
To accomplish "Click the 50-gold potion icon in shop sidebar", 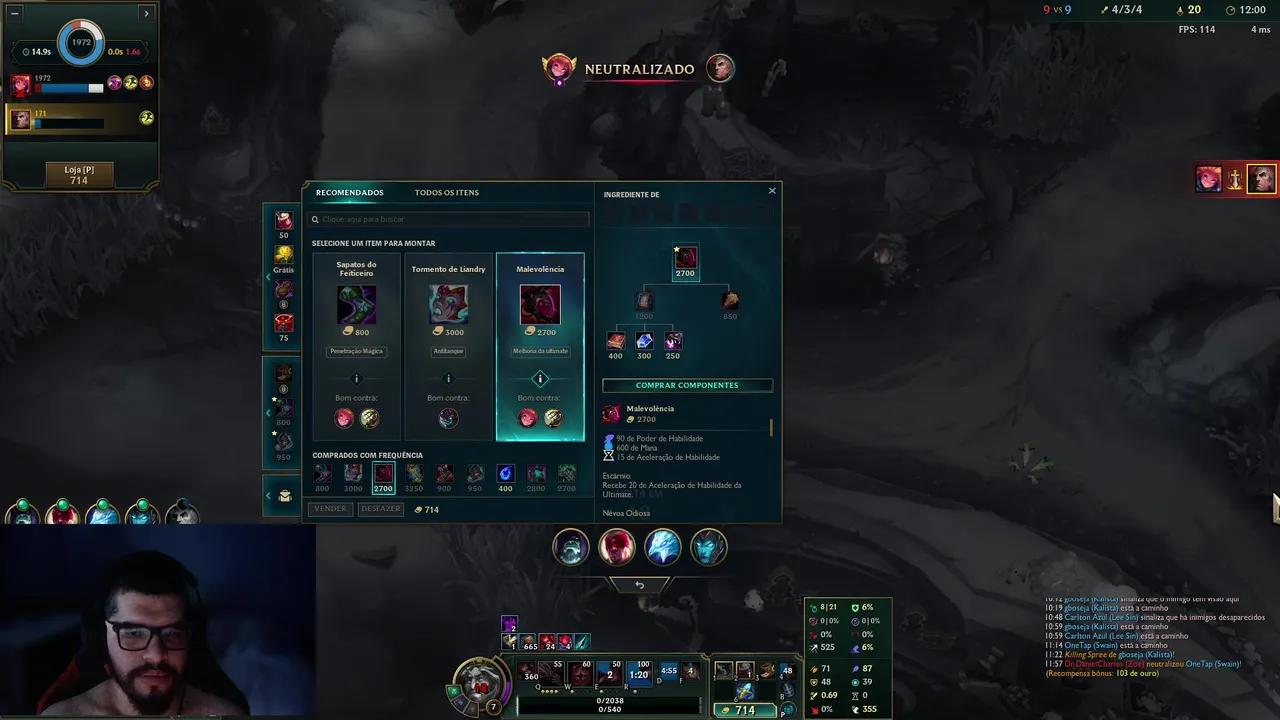I will pos(283,220).
